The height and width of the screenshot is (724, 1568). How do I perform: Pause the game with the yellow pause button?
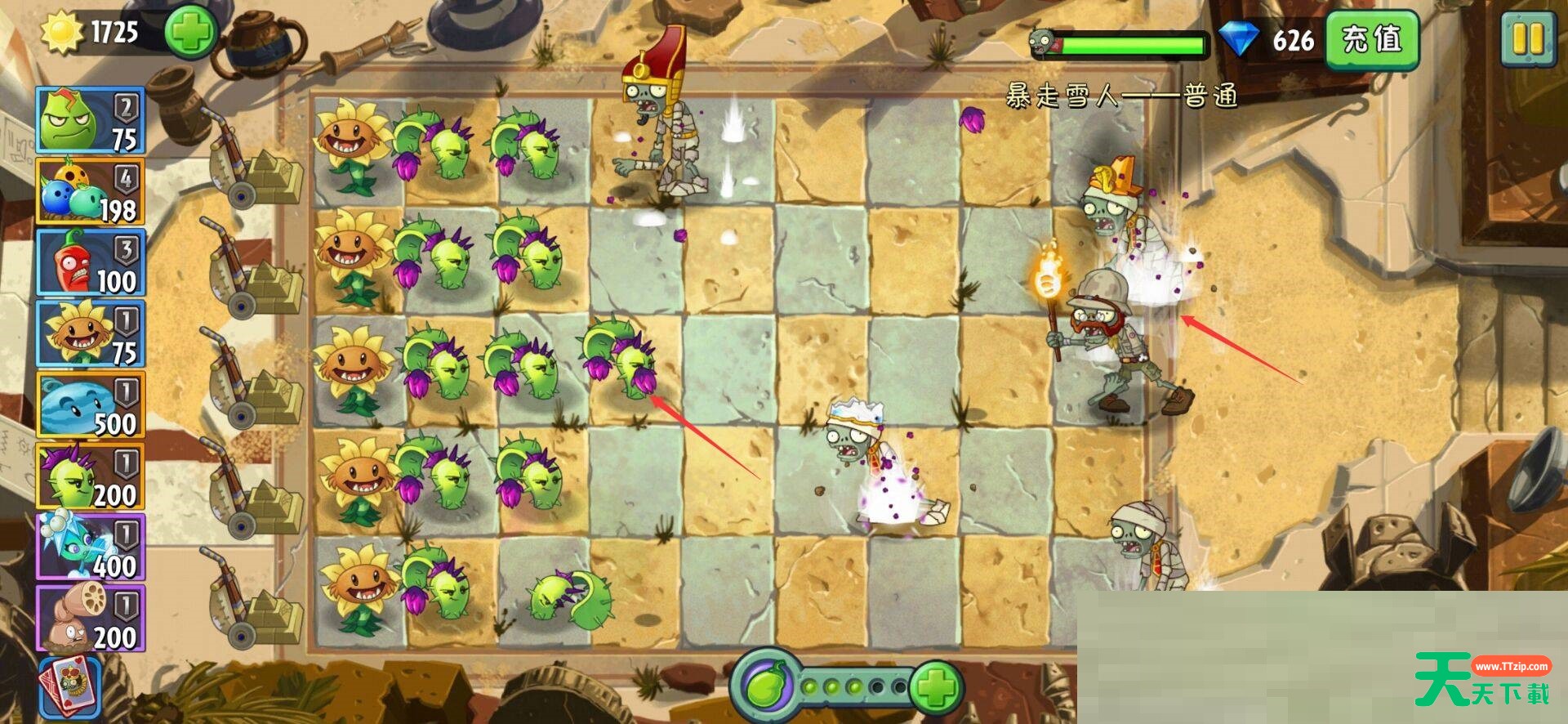(1526, 39)
